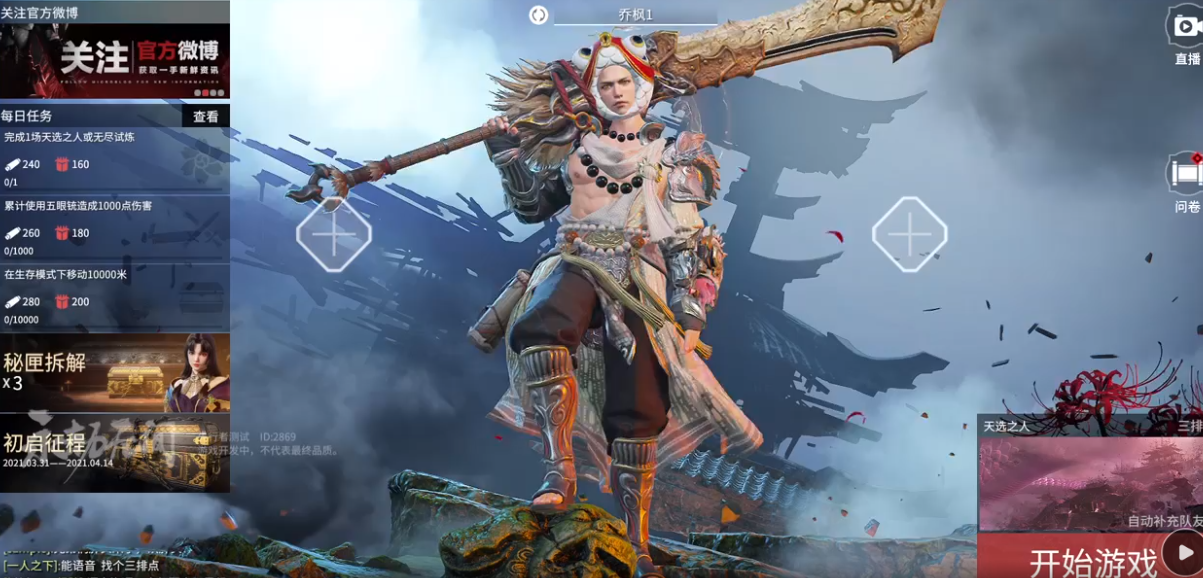Screen dimensions: 1203x578
Task: Click the hero swap icon beside 乔枫1
Action: (538, 15)
